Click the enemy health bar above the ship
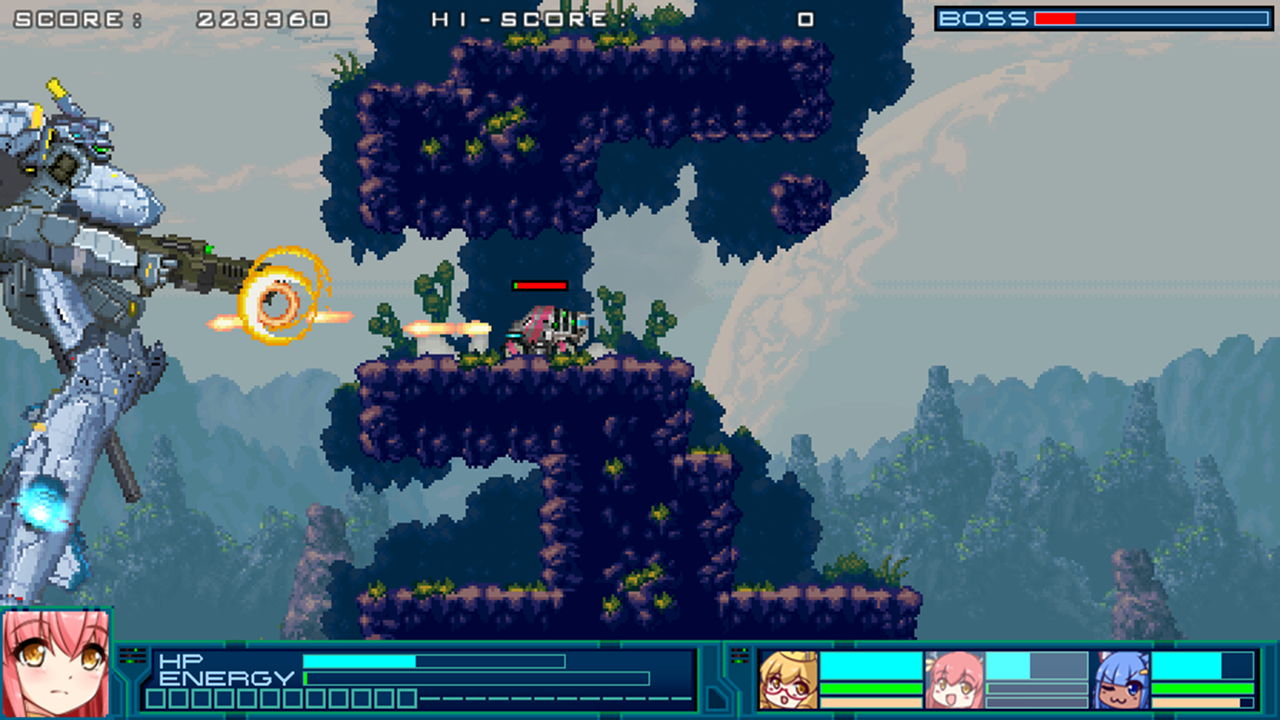 540,285
